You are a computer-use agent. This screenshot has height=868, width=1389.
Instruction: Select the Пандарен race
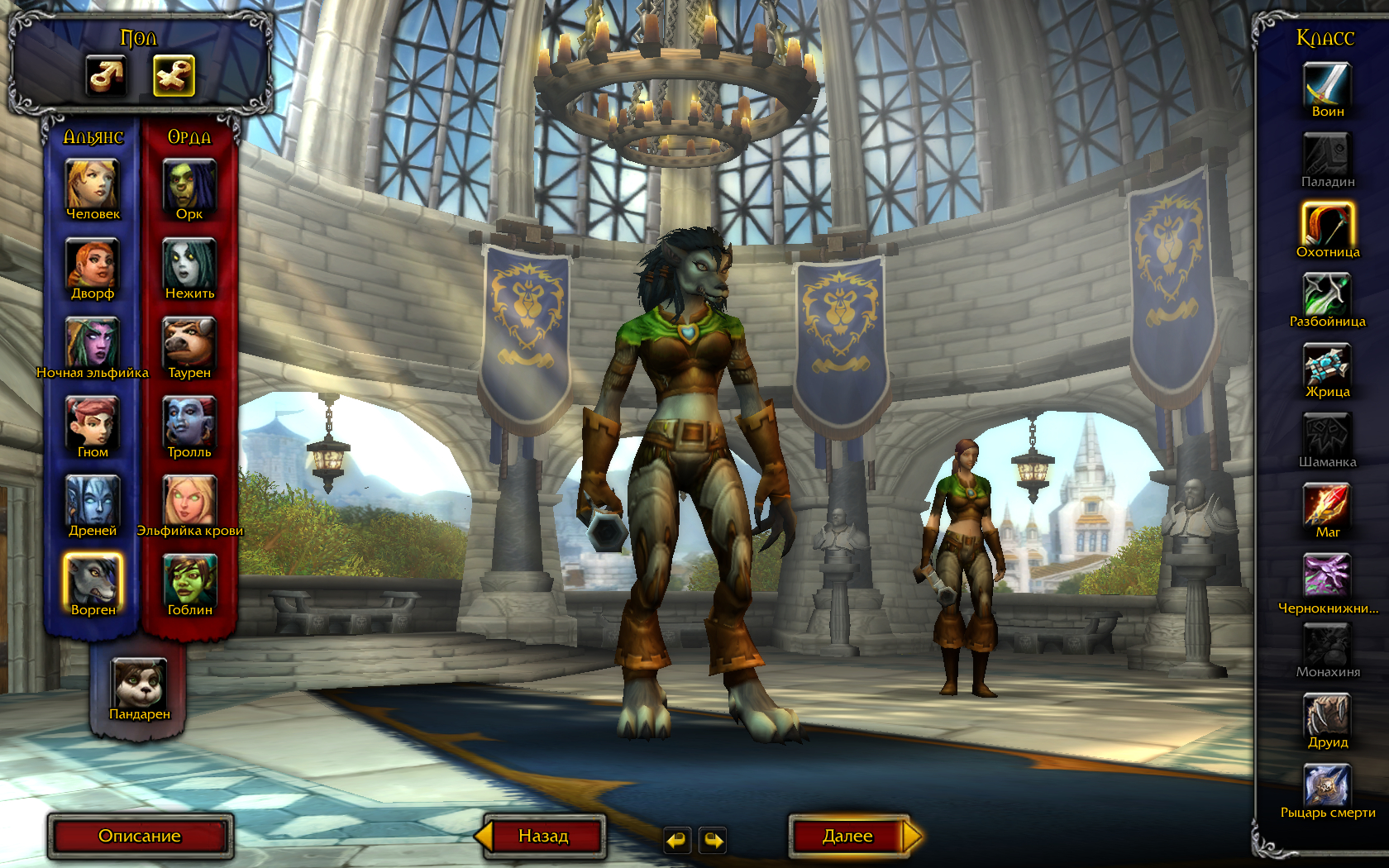point(139,684)
